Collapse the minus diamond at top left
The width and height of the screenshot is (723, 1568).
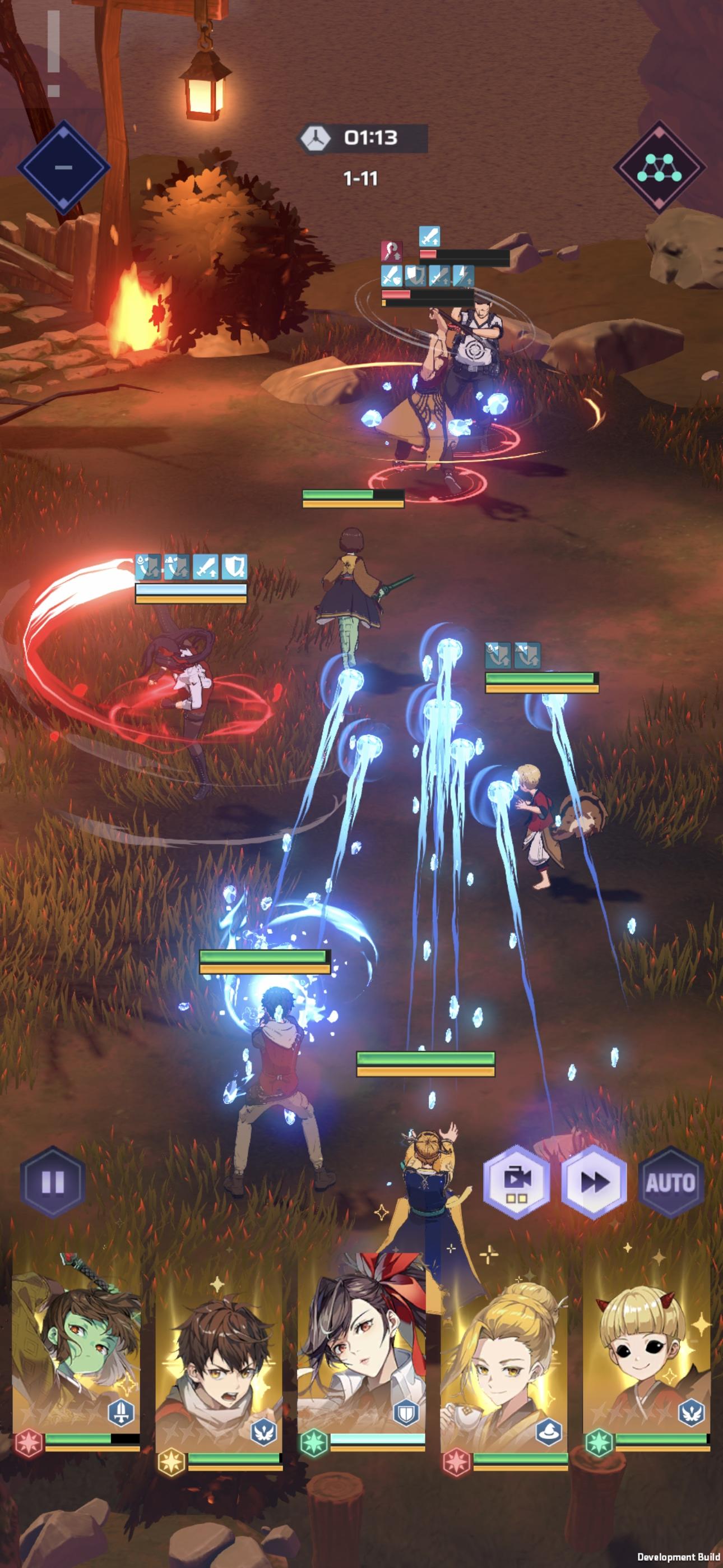tap(63, 165)
